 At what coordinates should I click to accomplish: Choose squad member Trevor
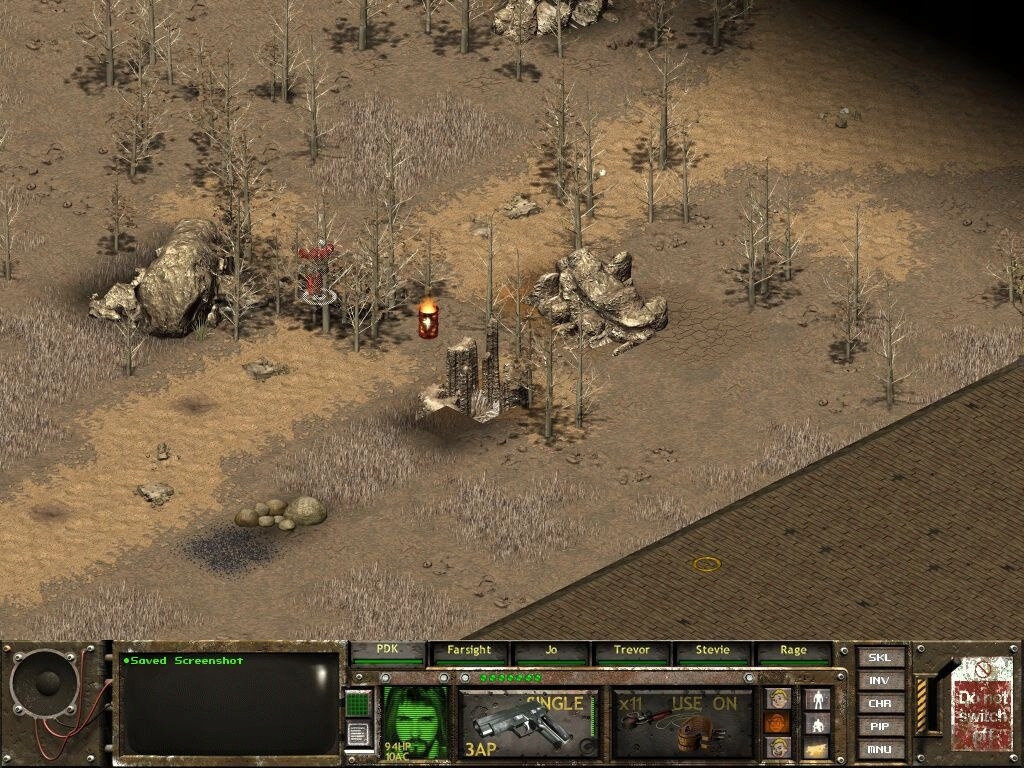[x=632, y=651]
